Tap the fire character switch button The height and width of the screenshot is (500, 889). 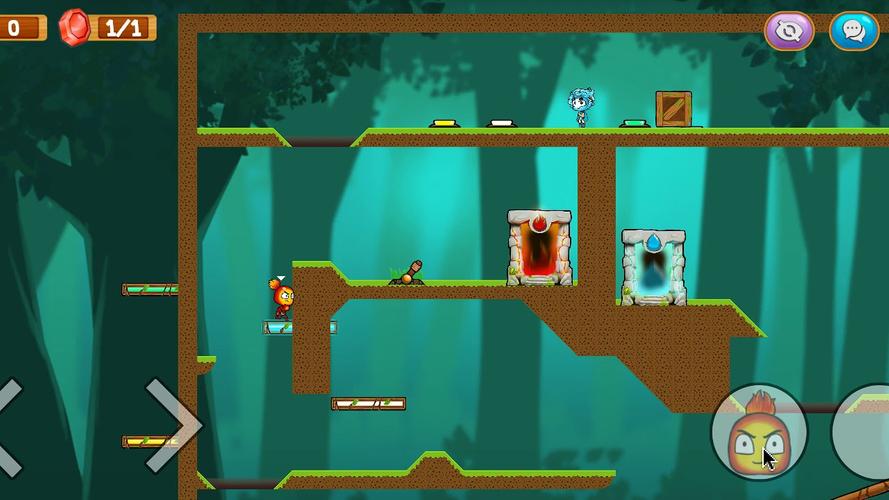coord(759,432)
